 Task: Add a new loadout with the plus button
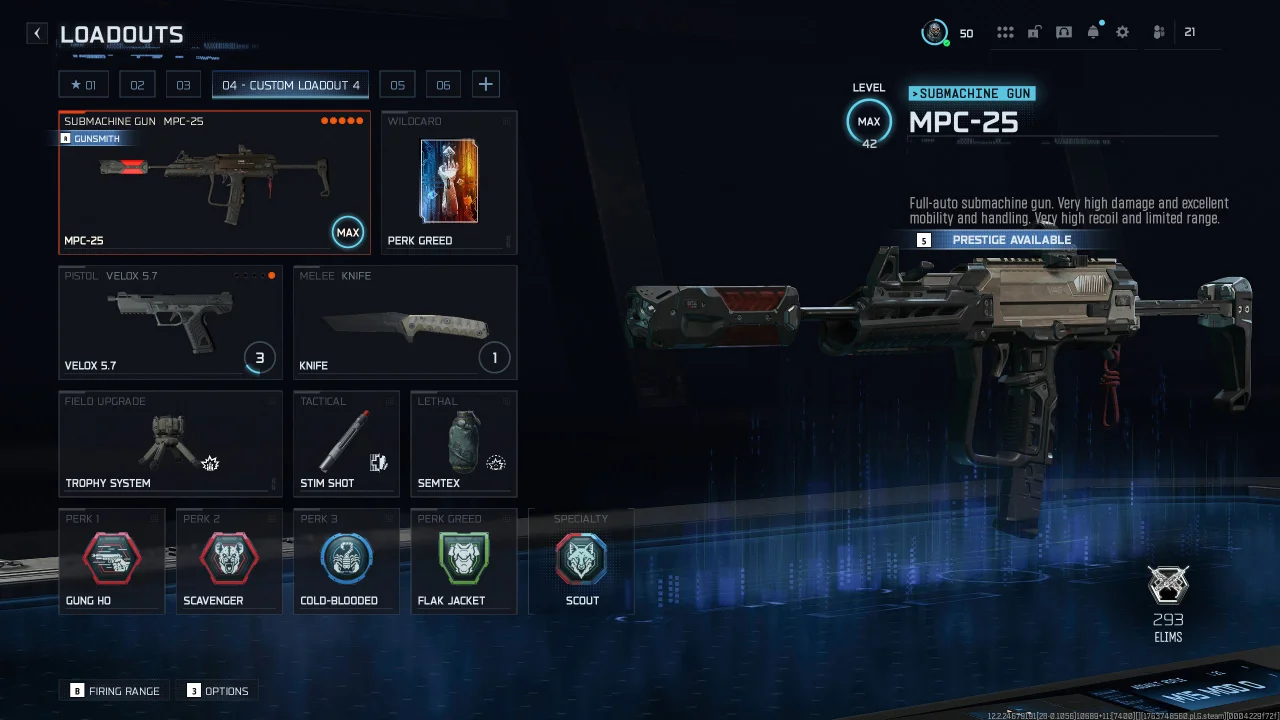tap(485, 84)
